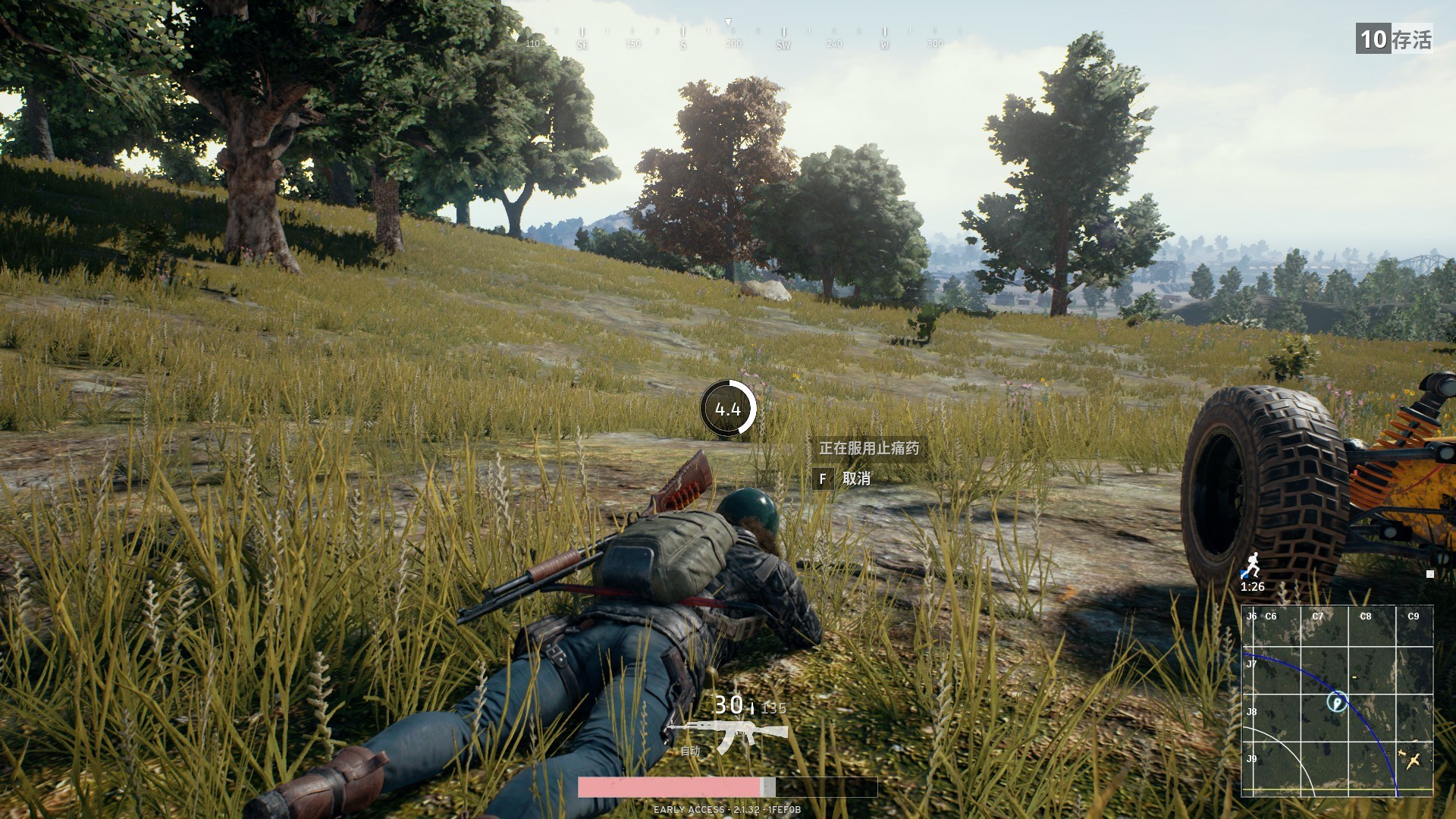Click the minimap in the corner
This screenshot has height=819, width=1456.
coord(1337,701)
